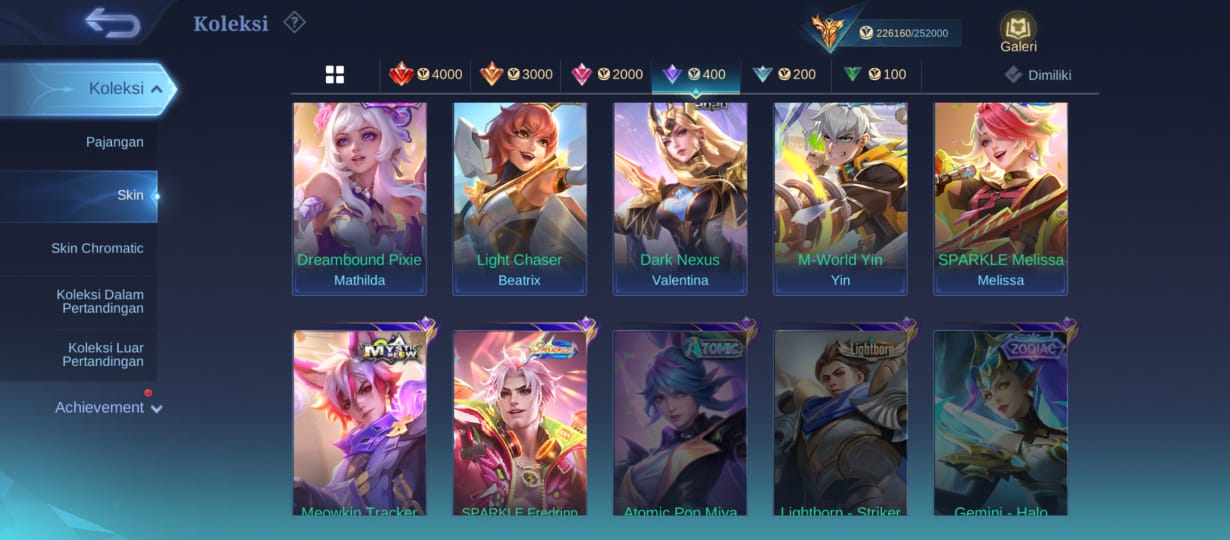Open the Koleksi help question mark

[x=293, y=22]
